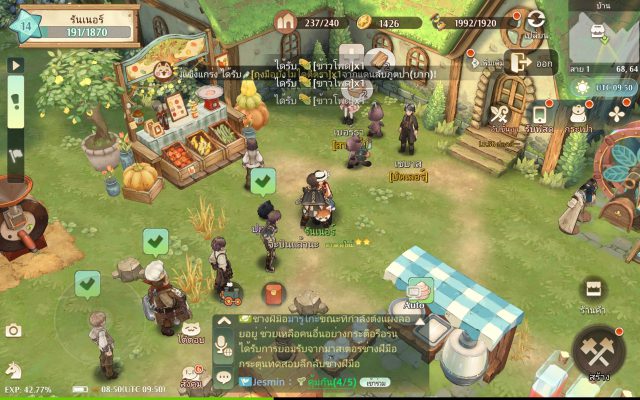The width and height of the screenshot is (640, 400).
Task: Open the red envelope icon
Action: point(271,293)
